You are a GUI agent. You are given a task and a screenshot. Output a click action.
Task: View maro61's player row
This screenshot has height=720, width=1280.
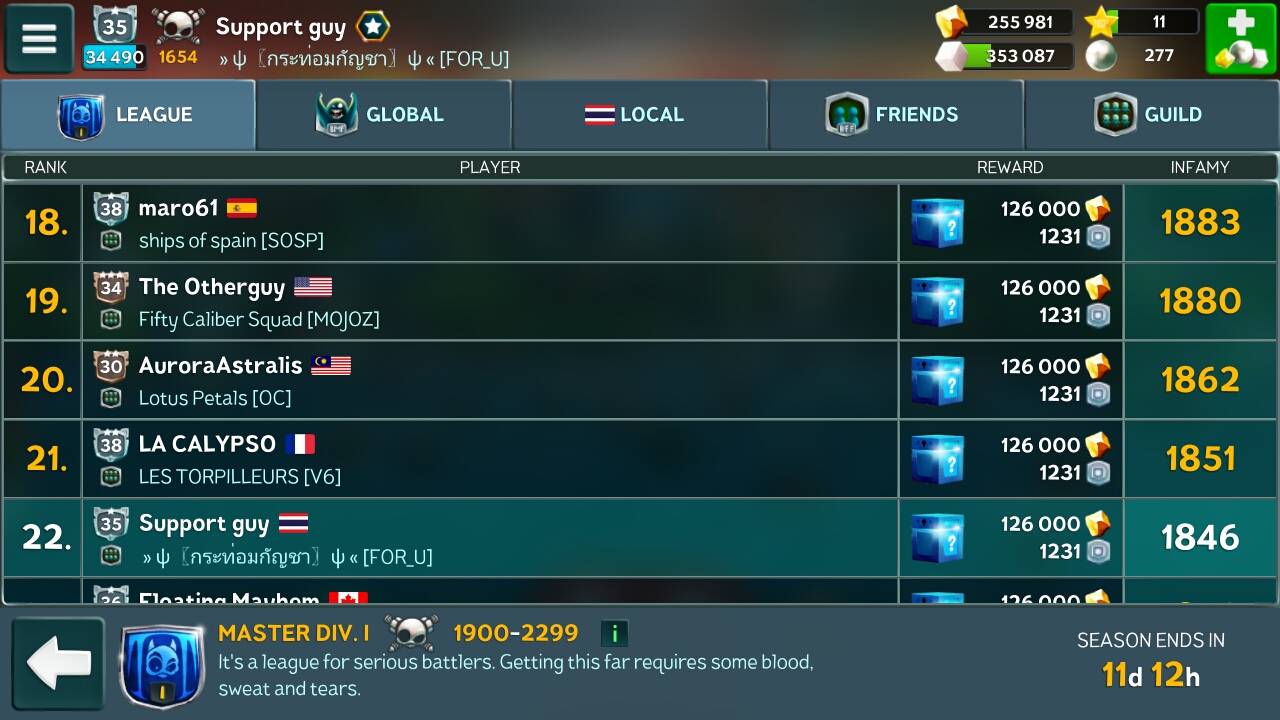(490, 223)
